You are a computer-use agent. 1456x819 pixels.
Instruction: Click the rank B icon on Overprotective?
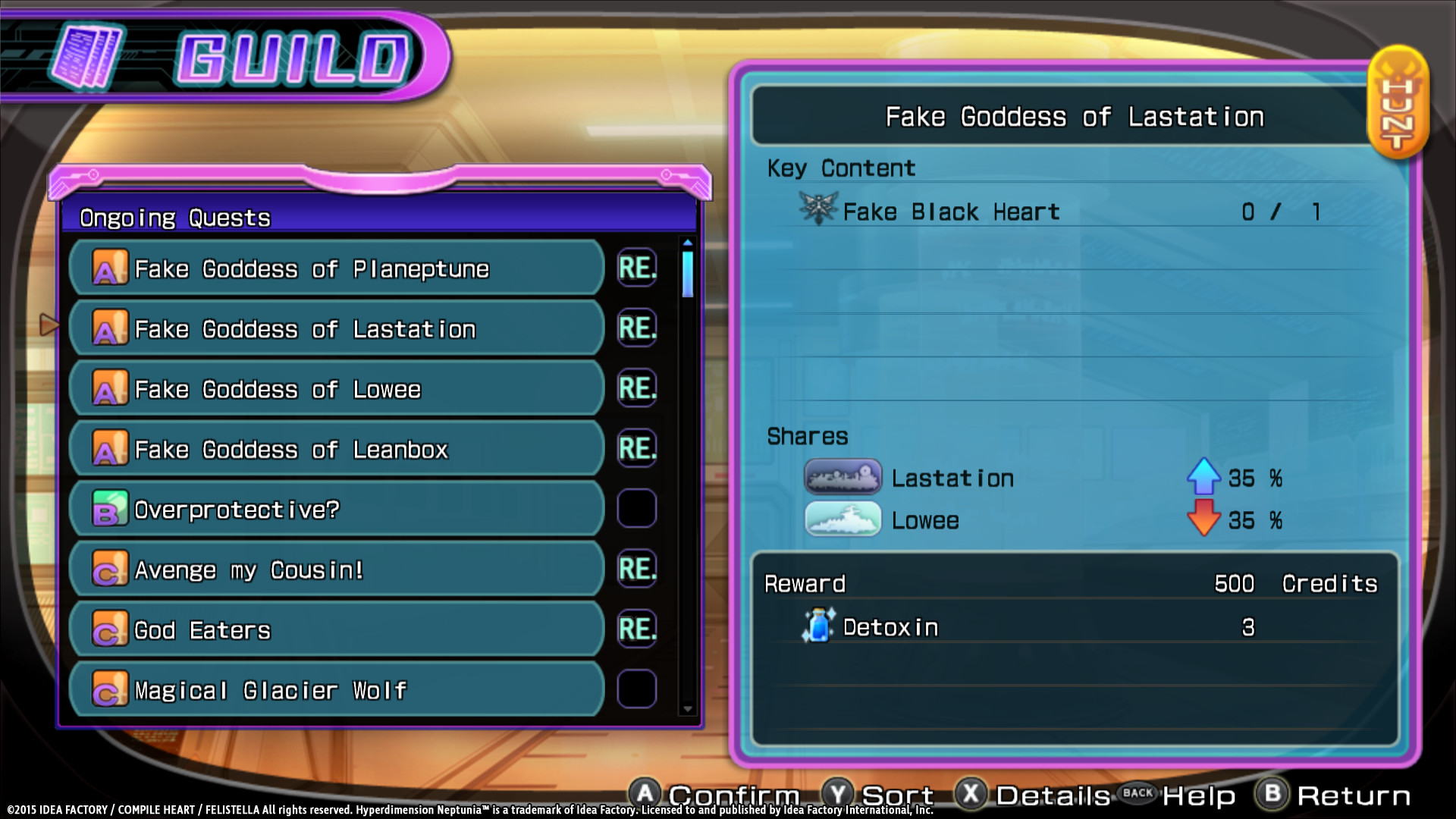[x=109, y=509]
